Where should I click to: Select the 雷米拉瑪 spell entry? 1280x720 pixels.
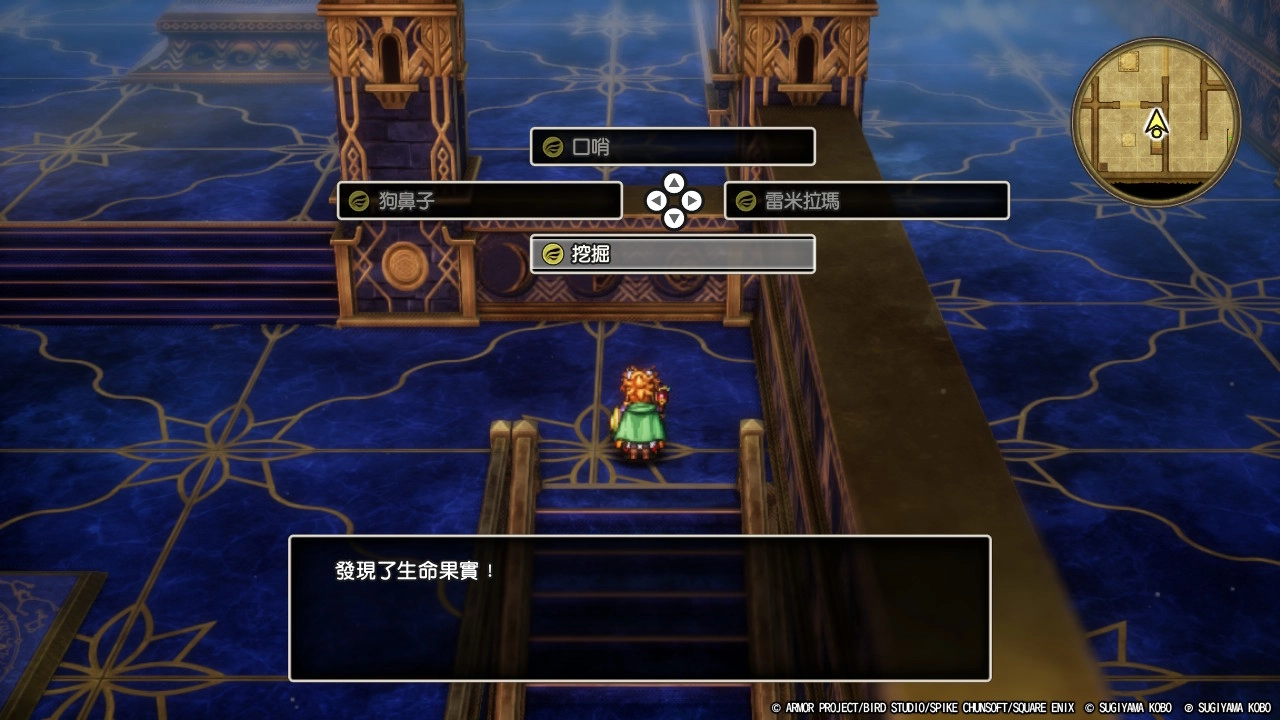tap(866, 201)
